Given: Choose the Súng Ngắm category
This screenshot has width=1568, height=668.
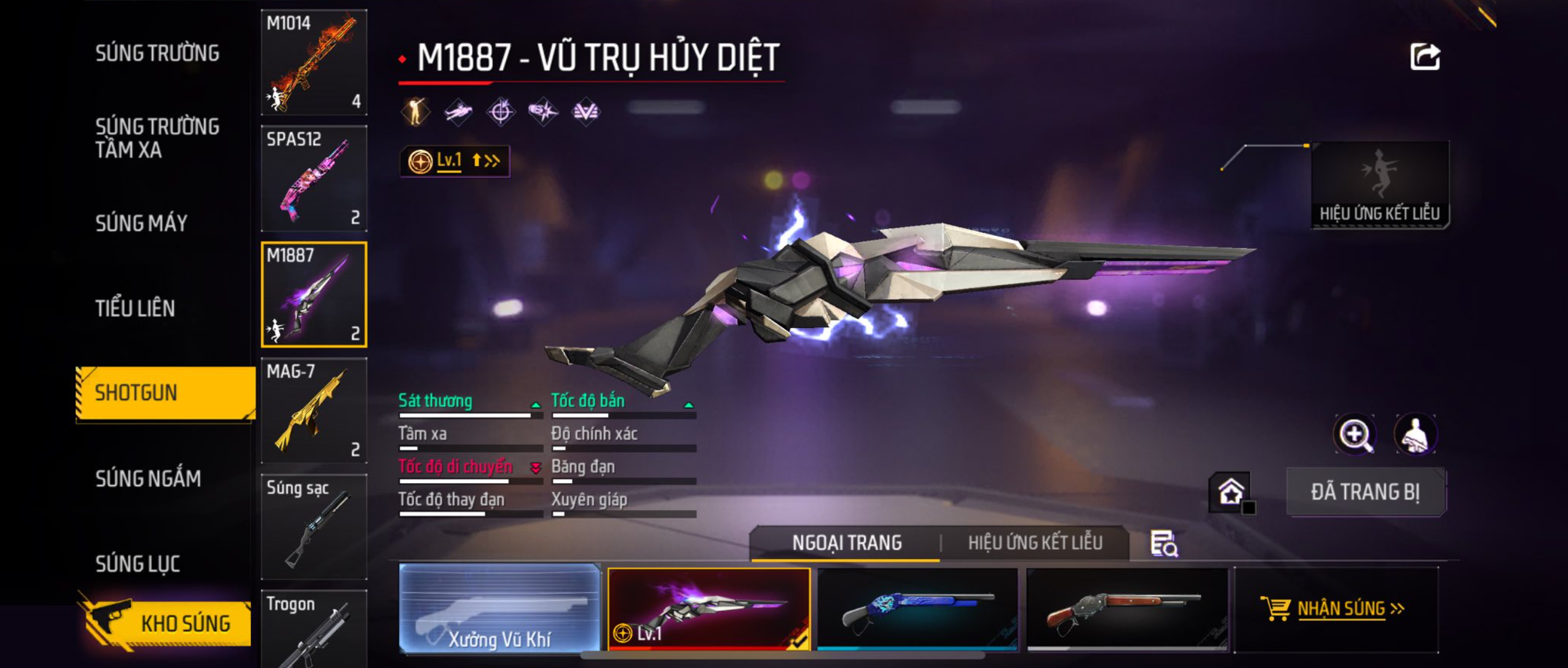Looking at the screenshot, I should (148, 479).
